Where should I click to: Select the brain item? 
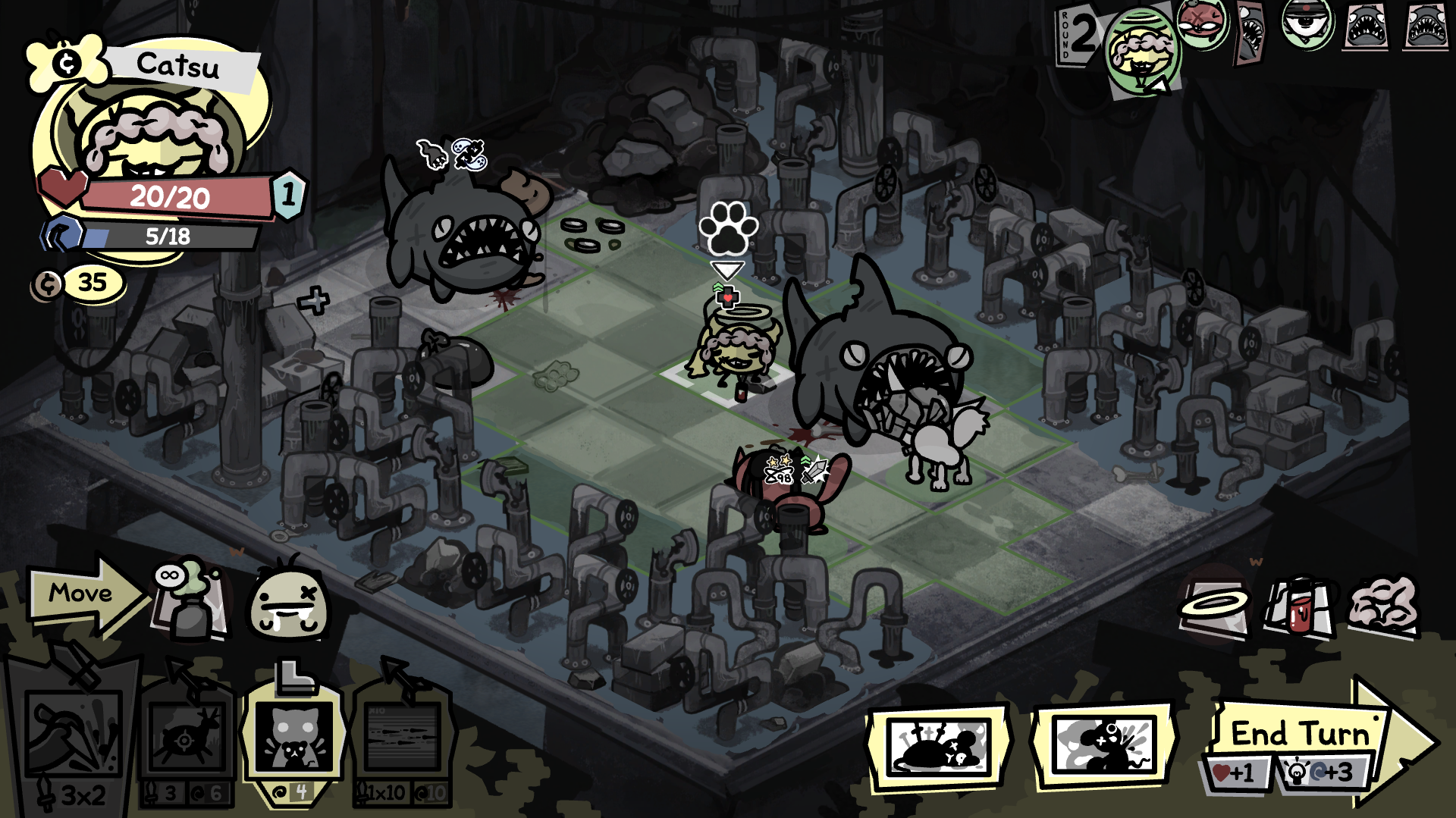pos(1383,606)
